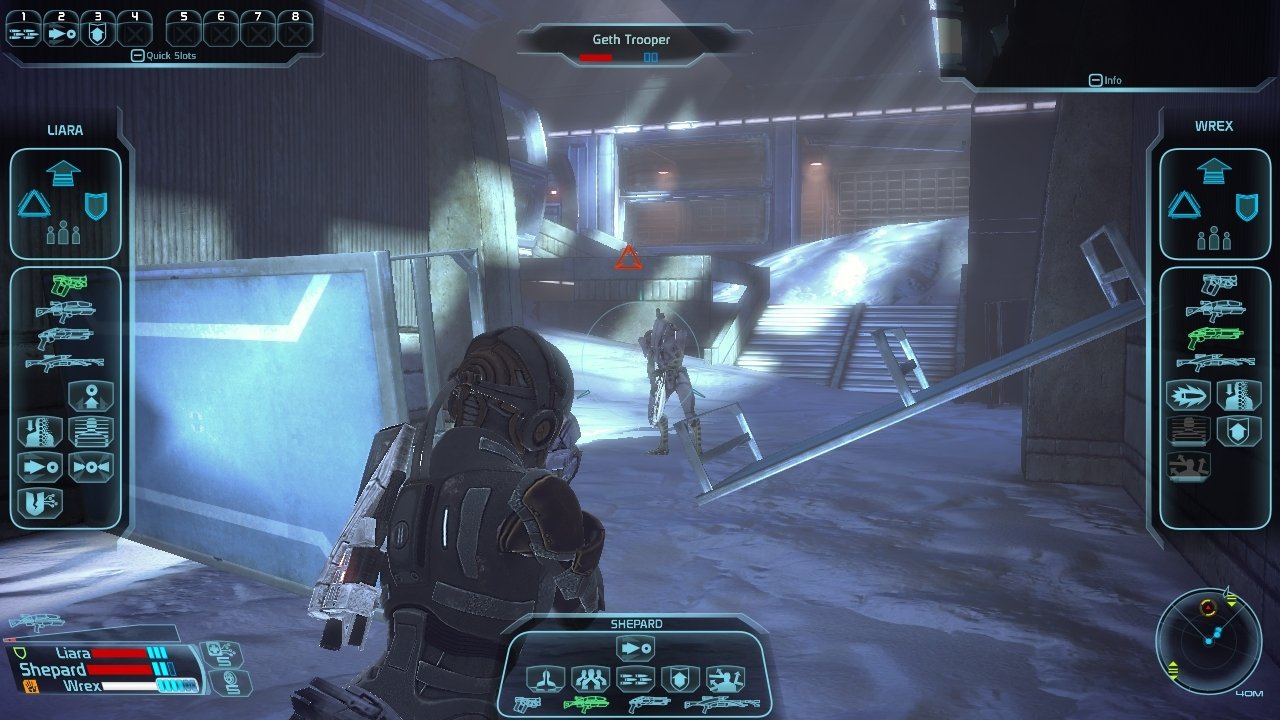1280x720 pixels.
Task: Click the regroup squad icon under Wrex
Action: (x=1213, y=238)
